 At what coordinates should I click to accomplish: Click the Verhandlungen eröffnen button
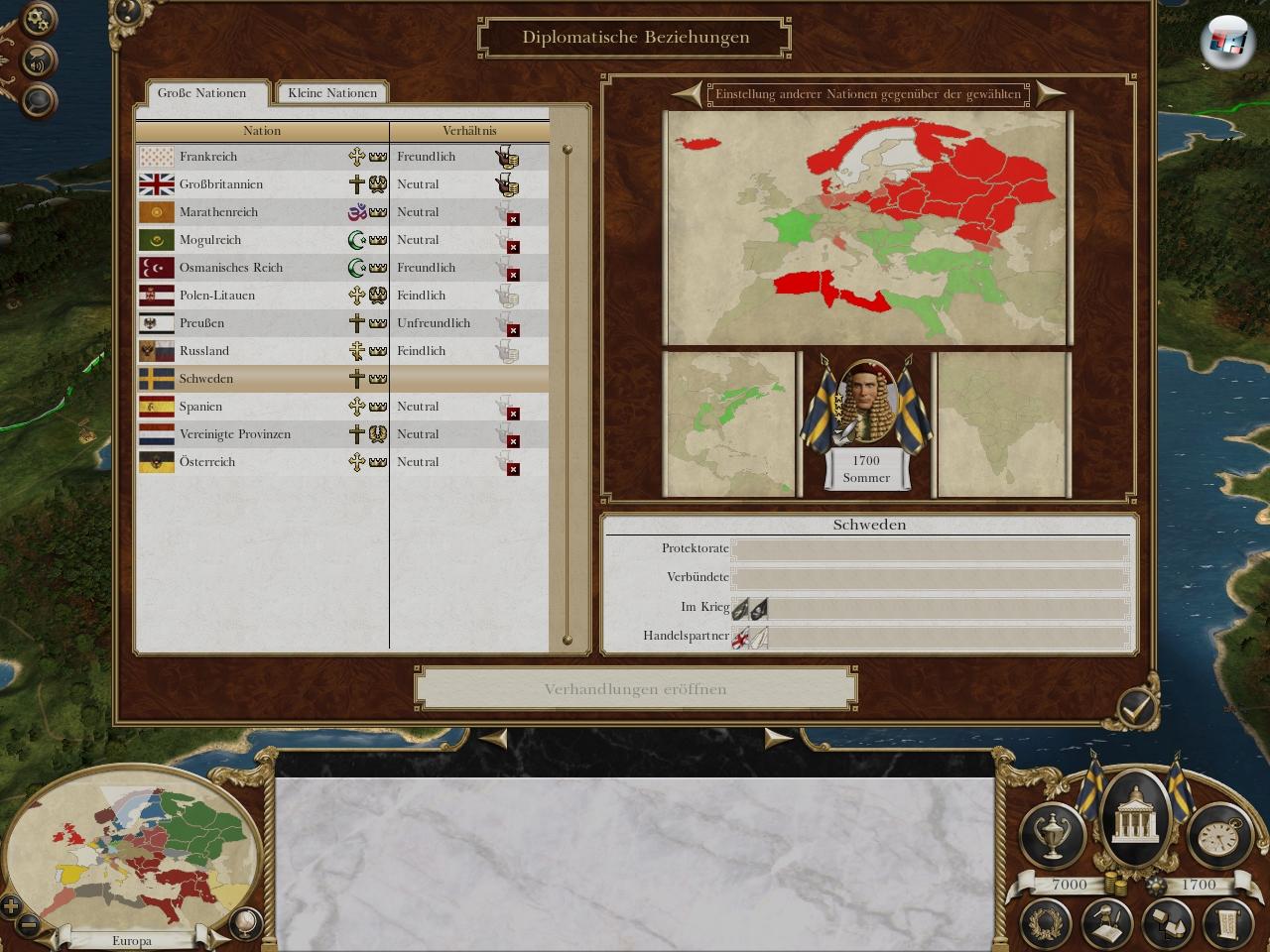pos(635,689)
